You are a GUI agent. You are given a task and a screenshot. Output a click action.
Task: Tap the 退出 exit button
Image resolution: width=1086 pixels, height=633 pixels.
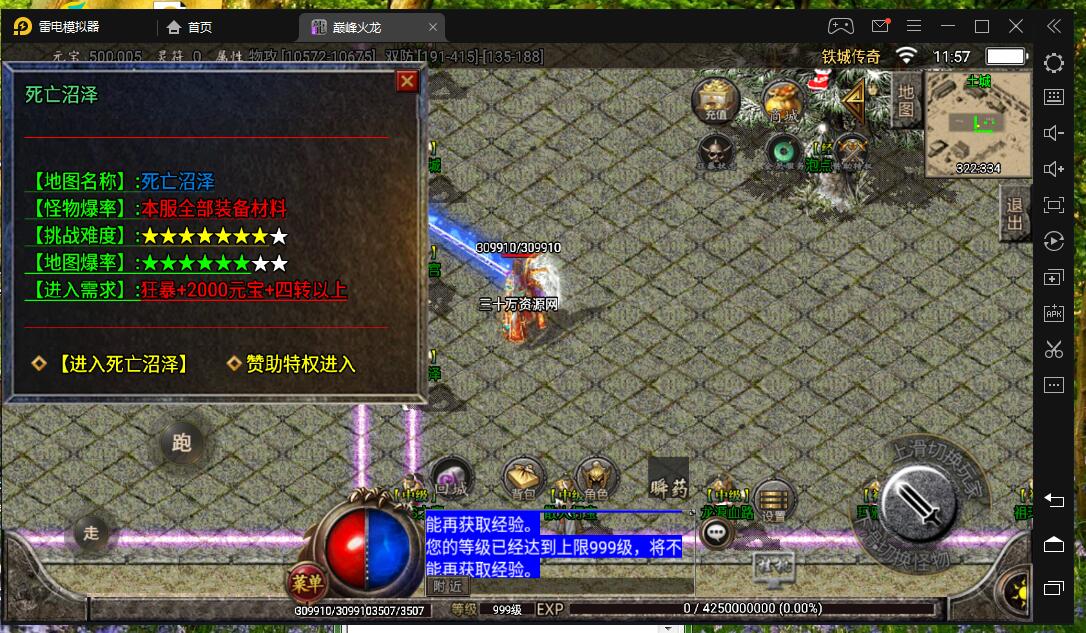(1014, 213)
